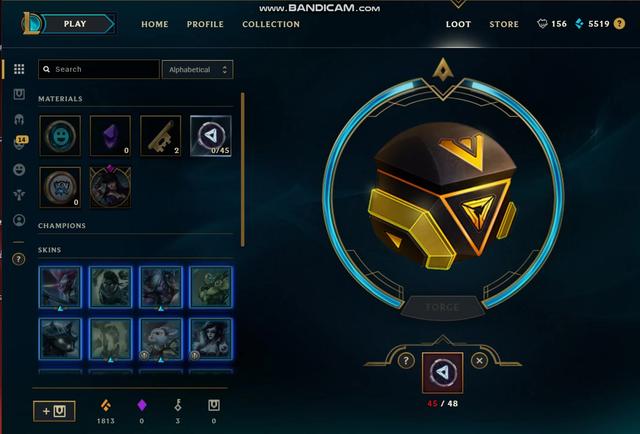The image size is (640, 434).
Task: Open the STORE tab
Action: (x=504, y=24)
